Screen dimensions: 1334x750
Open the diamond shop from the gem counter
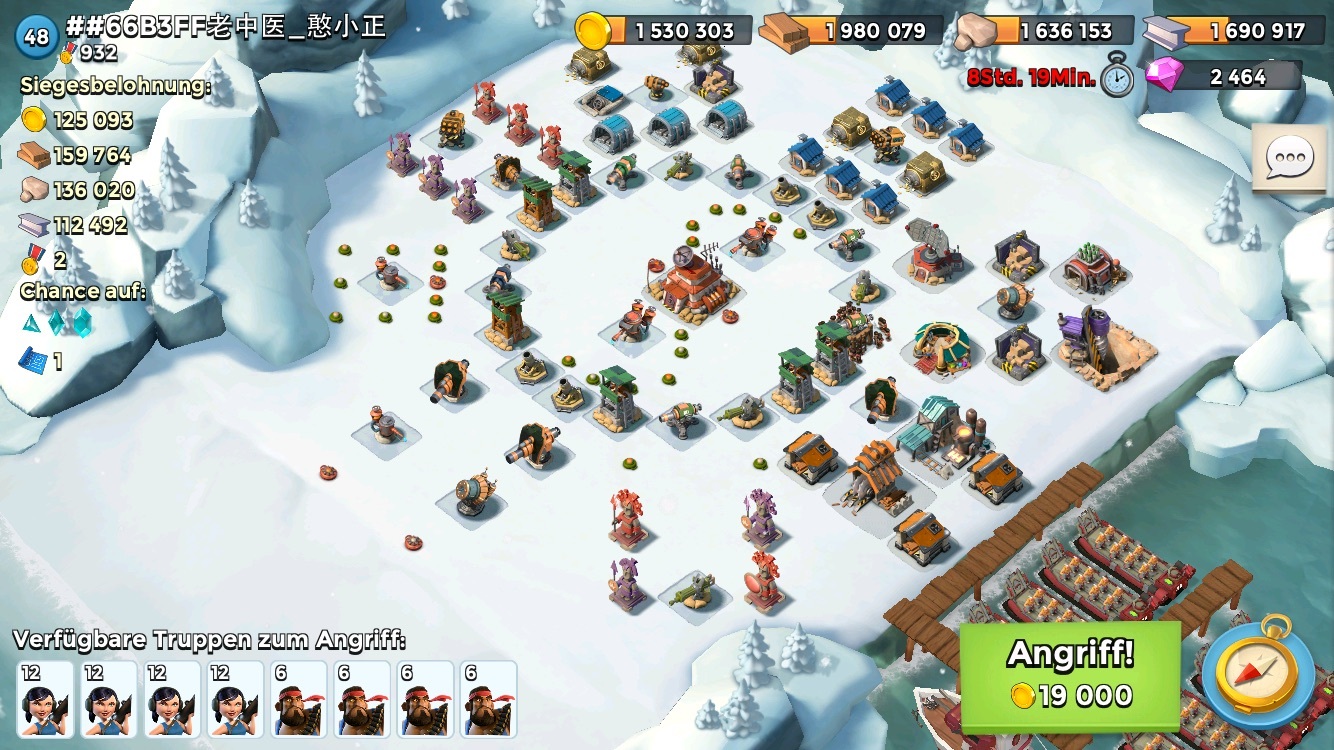1225,76
